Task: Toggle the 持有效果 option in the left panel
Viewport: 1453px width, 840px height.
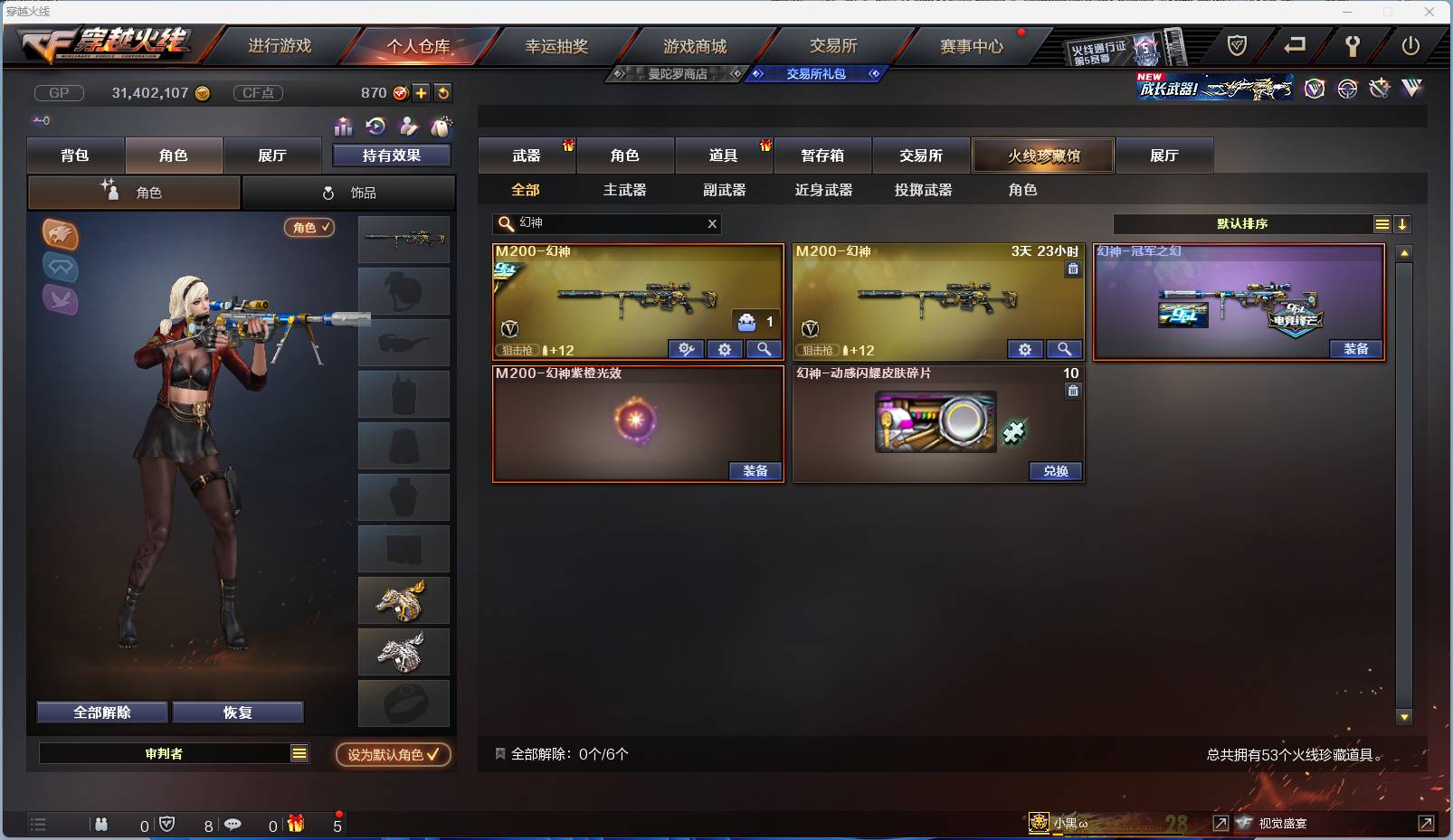Action: (x=391, y=155)
